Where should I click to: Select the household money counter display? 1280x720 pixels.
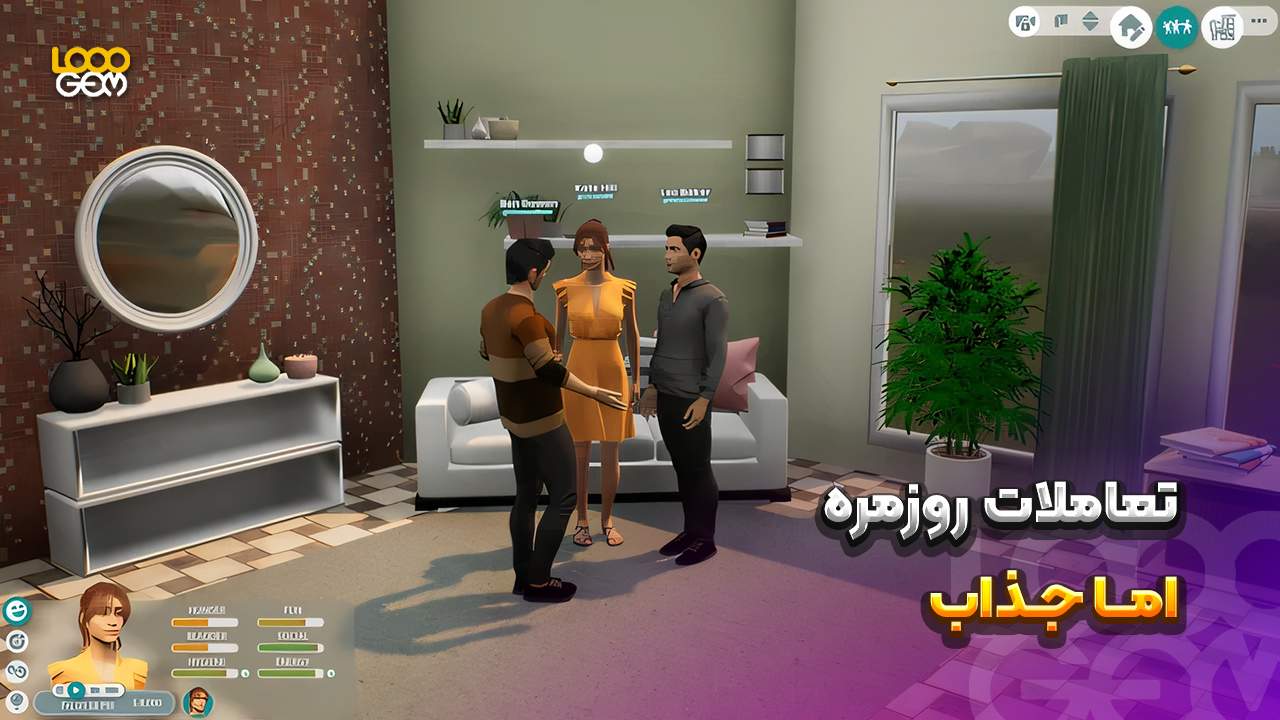click(x=146, y=702)
